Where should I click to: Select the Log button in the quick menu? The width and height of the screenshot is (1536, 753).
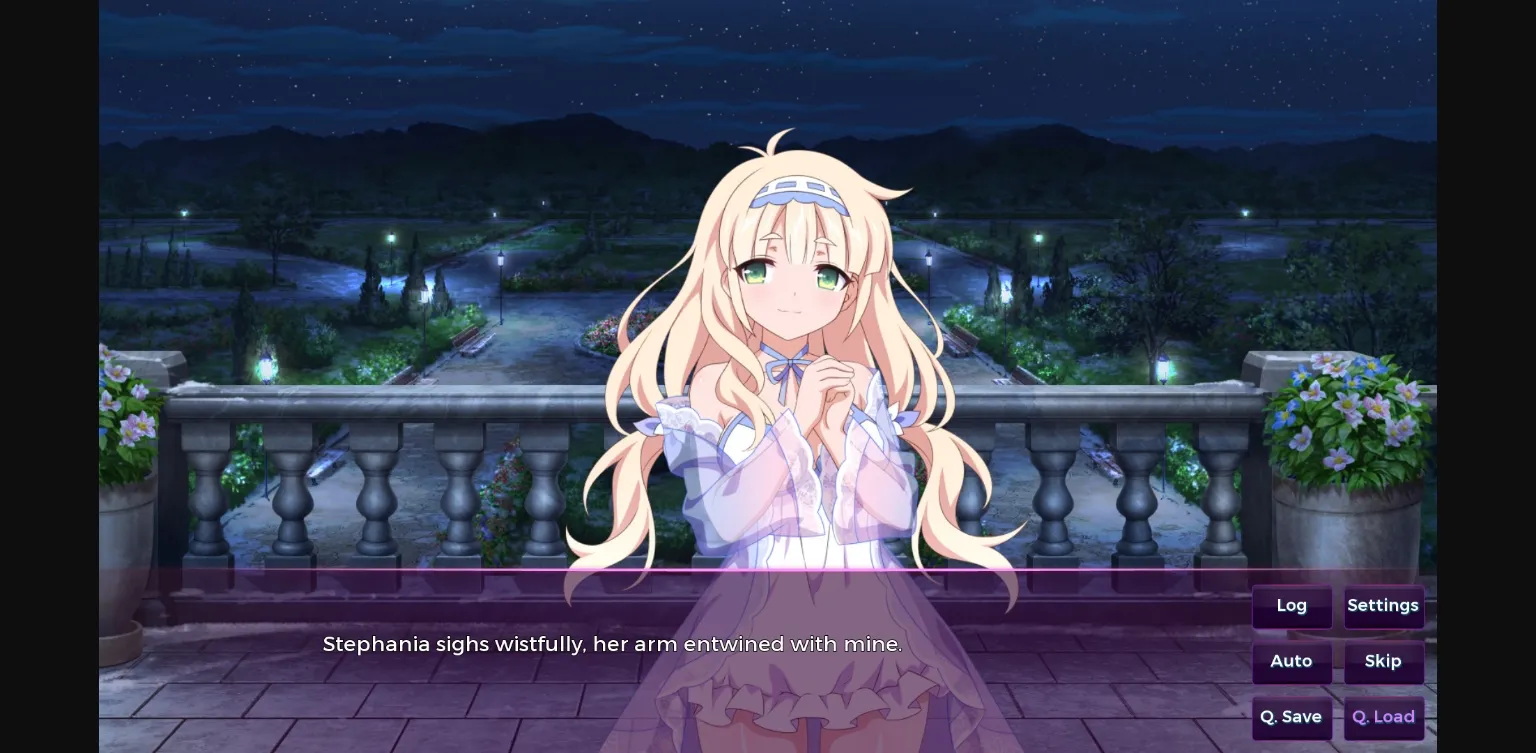click(1291, 606)
